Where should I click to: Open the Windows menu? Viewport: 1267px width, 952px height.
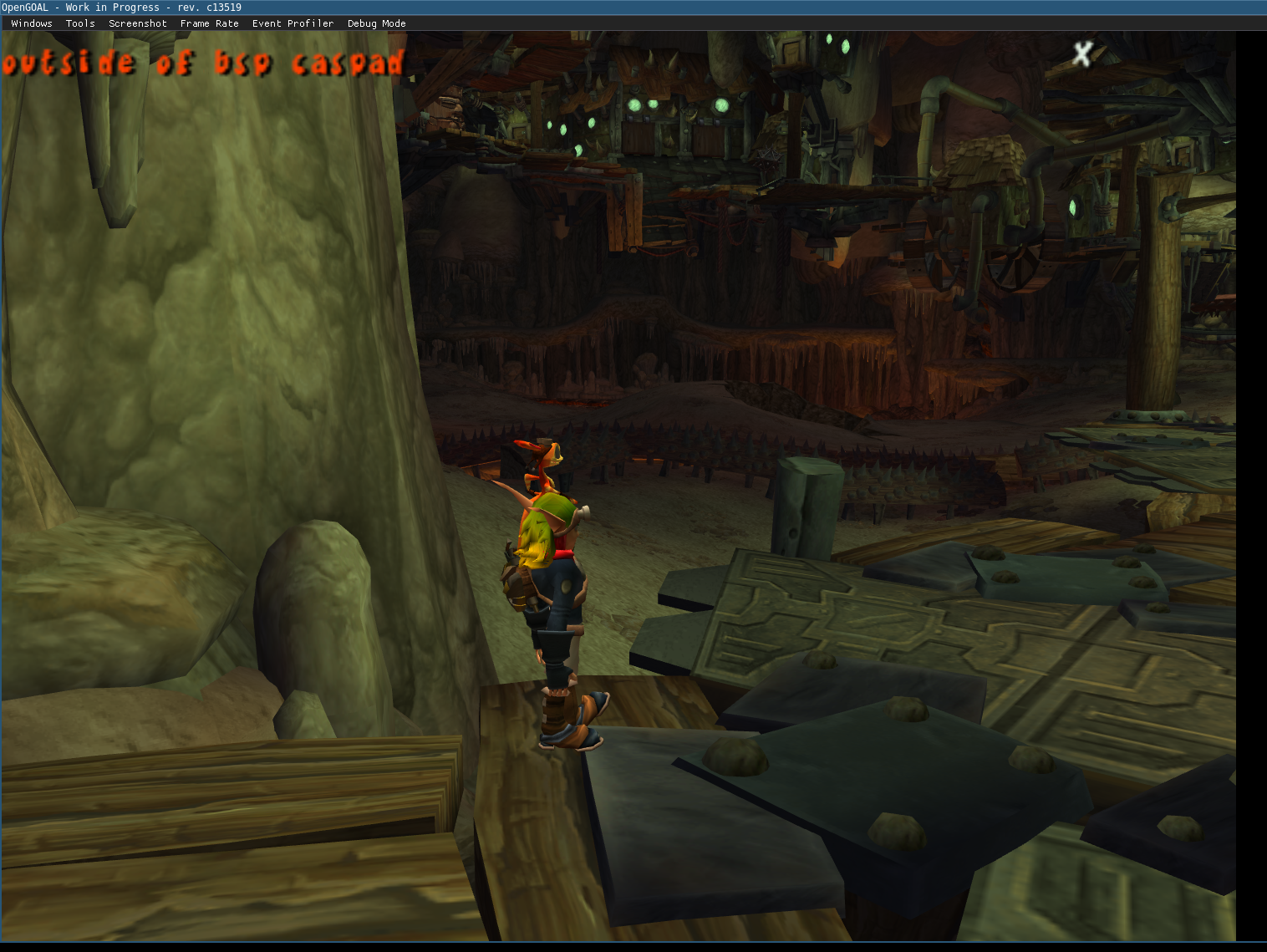point(32,23)
